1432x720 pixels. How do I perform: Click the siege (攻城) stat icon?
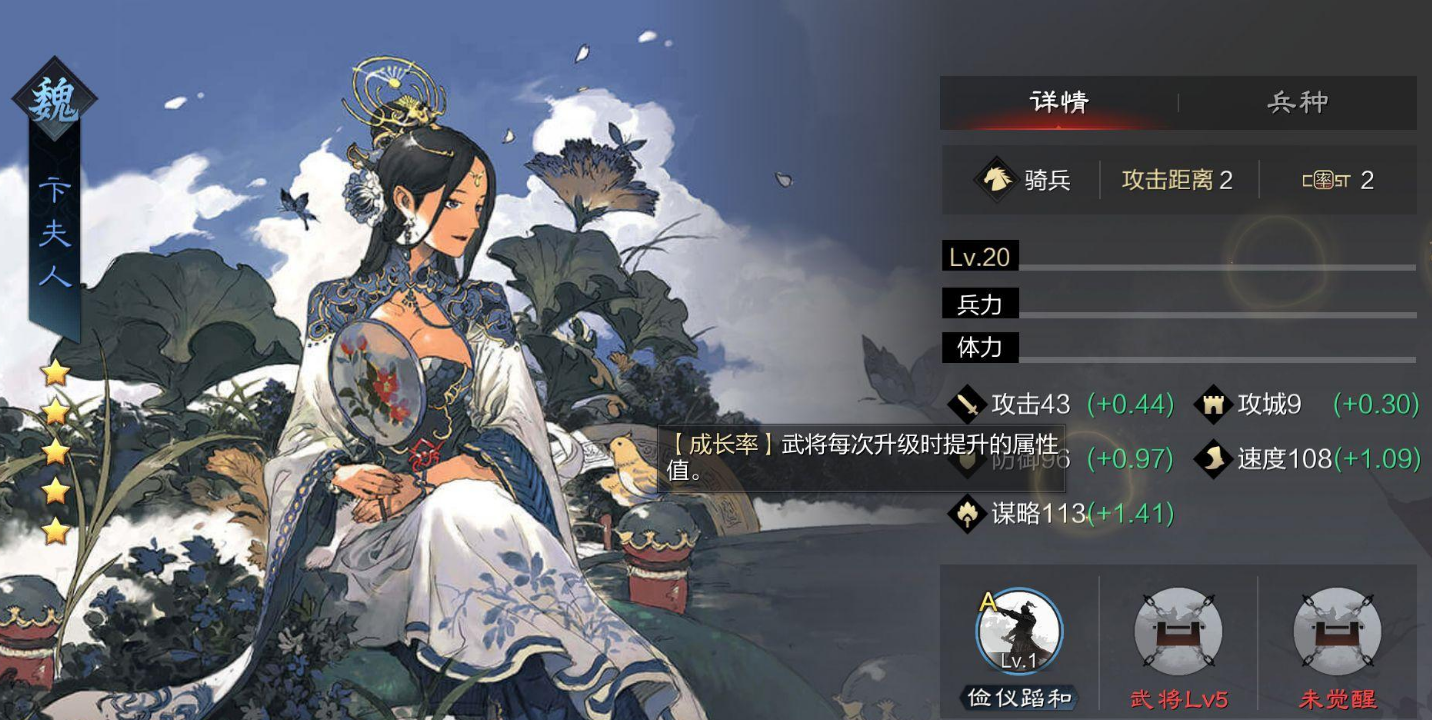point(1212,404)
